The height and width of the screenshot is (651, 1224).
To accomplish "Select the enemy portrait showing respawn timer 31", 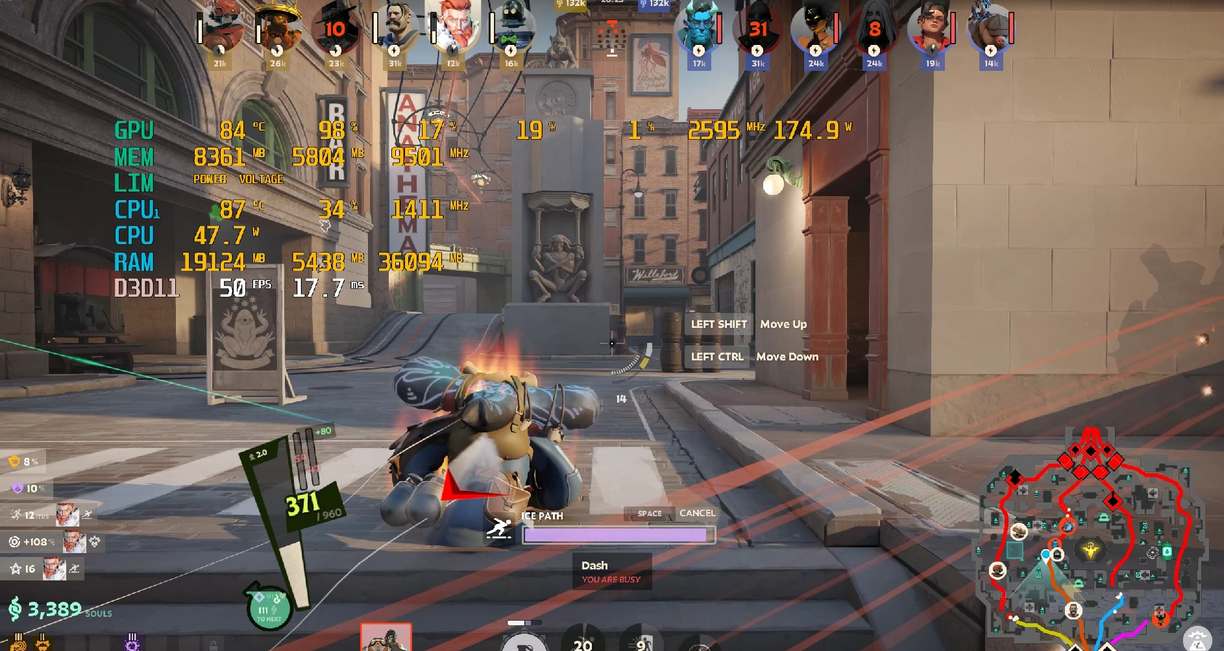I will [x=757, y=31].
